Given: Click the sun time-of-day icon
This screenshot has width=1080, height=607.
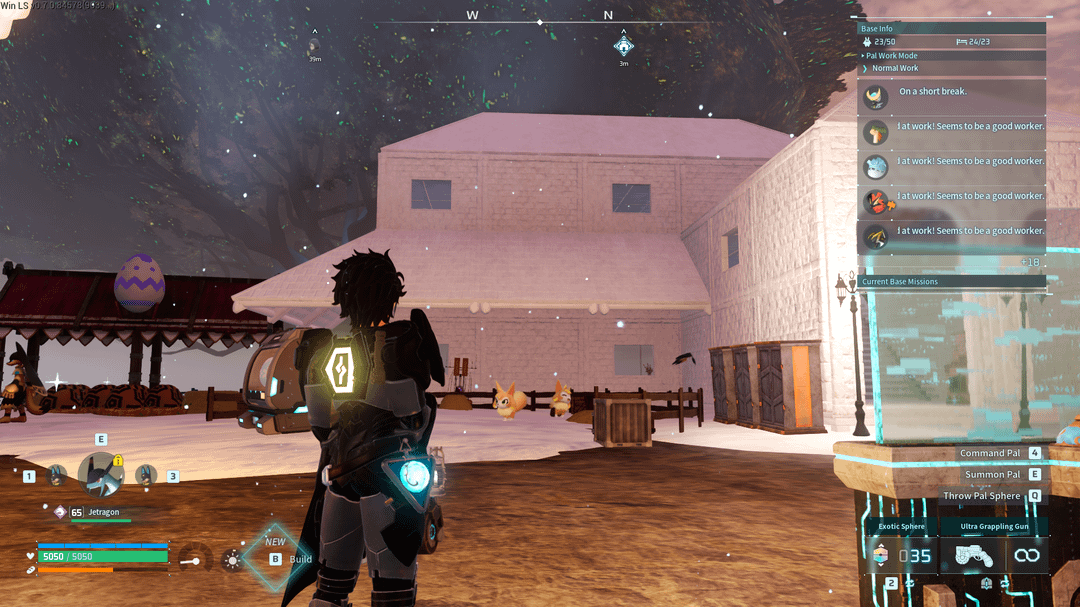Looking at the screenshot, I should point(232,559).
